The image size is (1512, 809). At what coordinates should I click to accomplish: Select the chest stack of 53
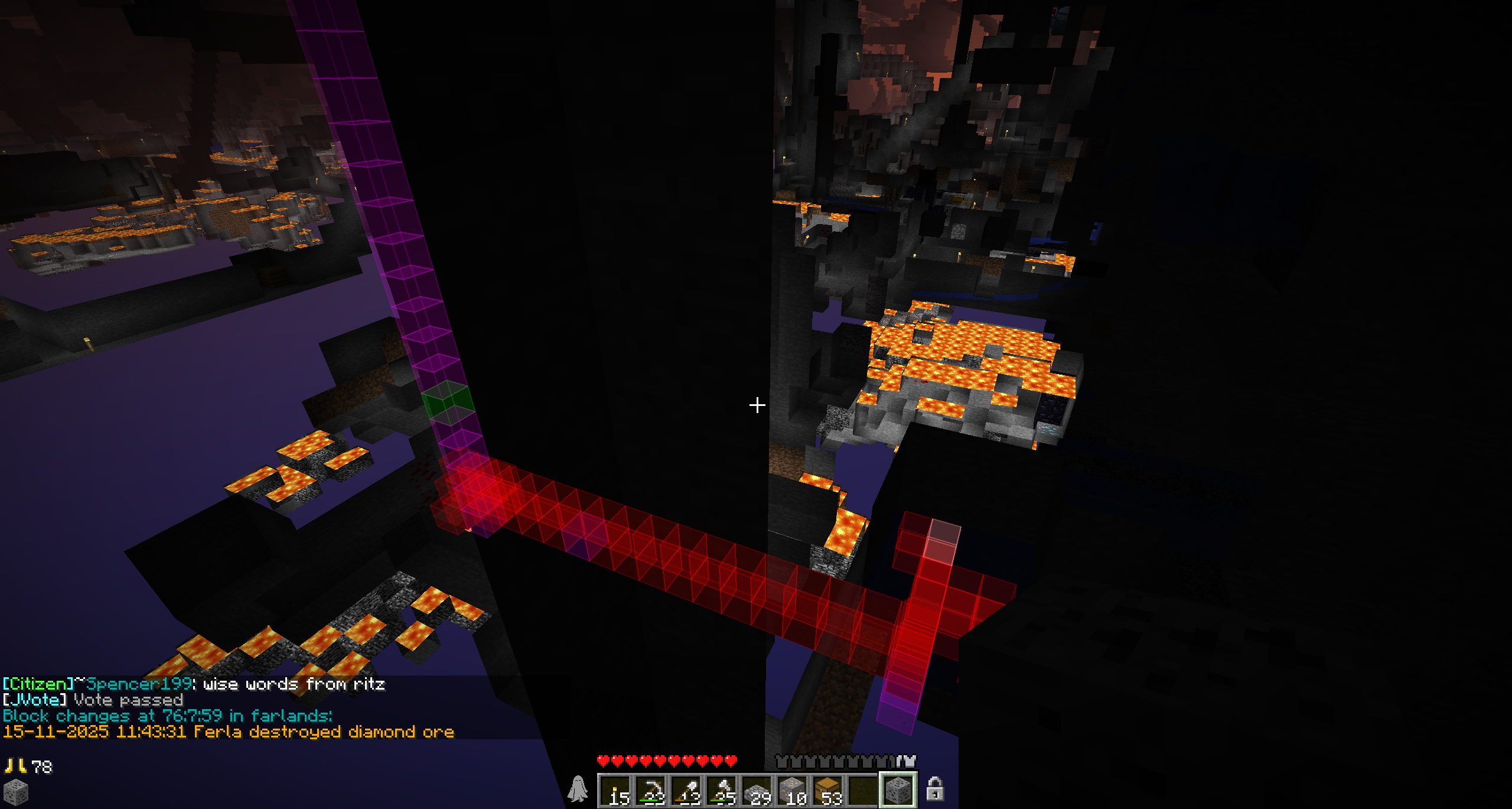pos(828,790)
